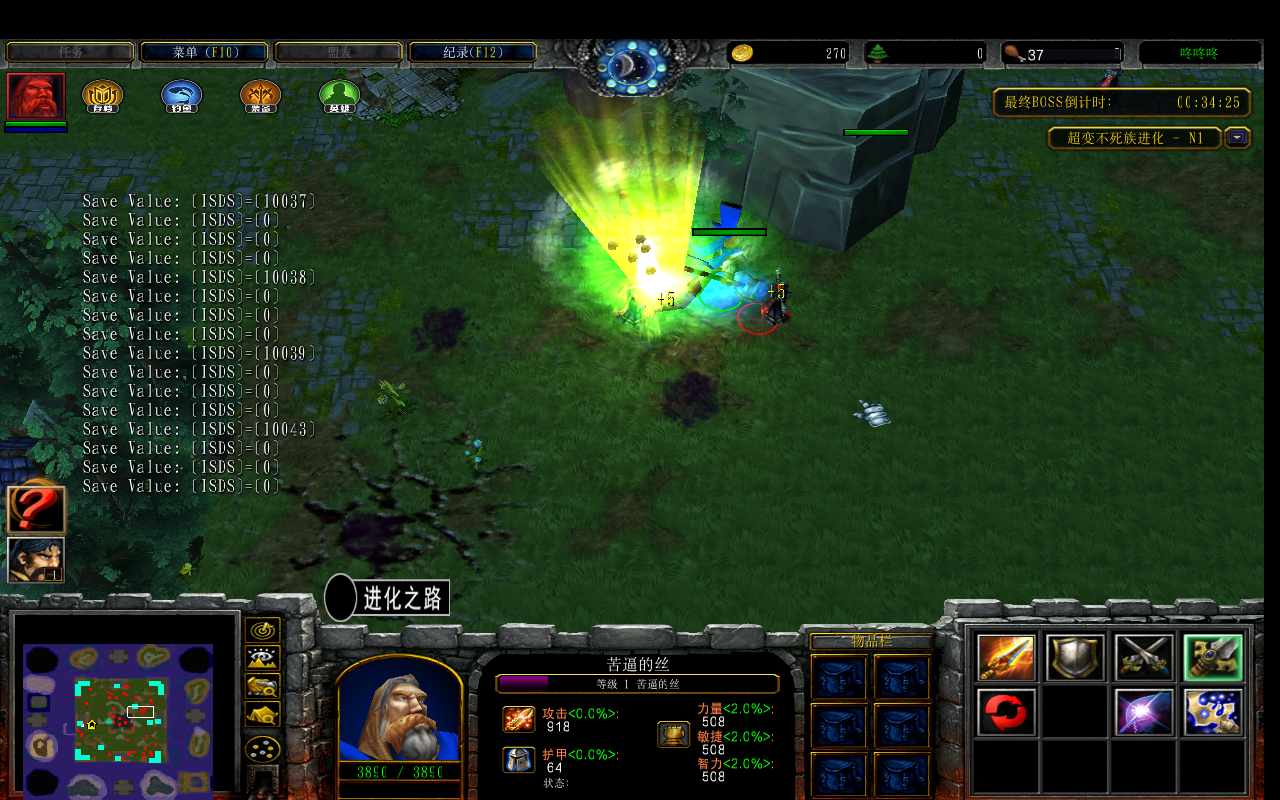Click the gold 存档 save icon
The image size is (1280, 800).
point(102,96)
